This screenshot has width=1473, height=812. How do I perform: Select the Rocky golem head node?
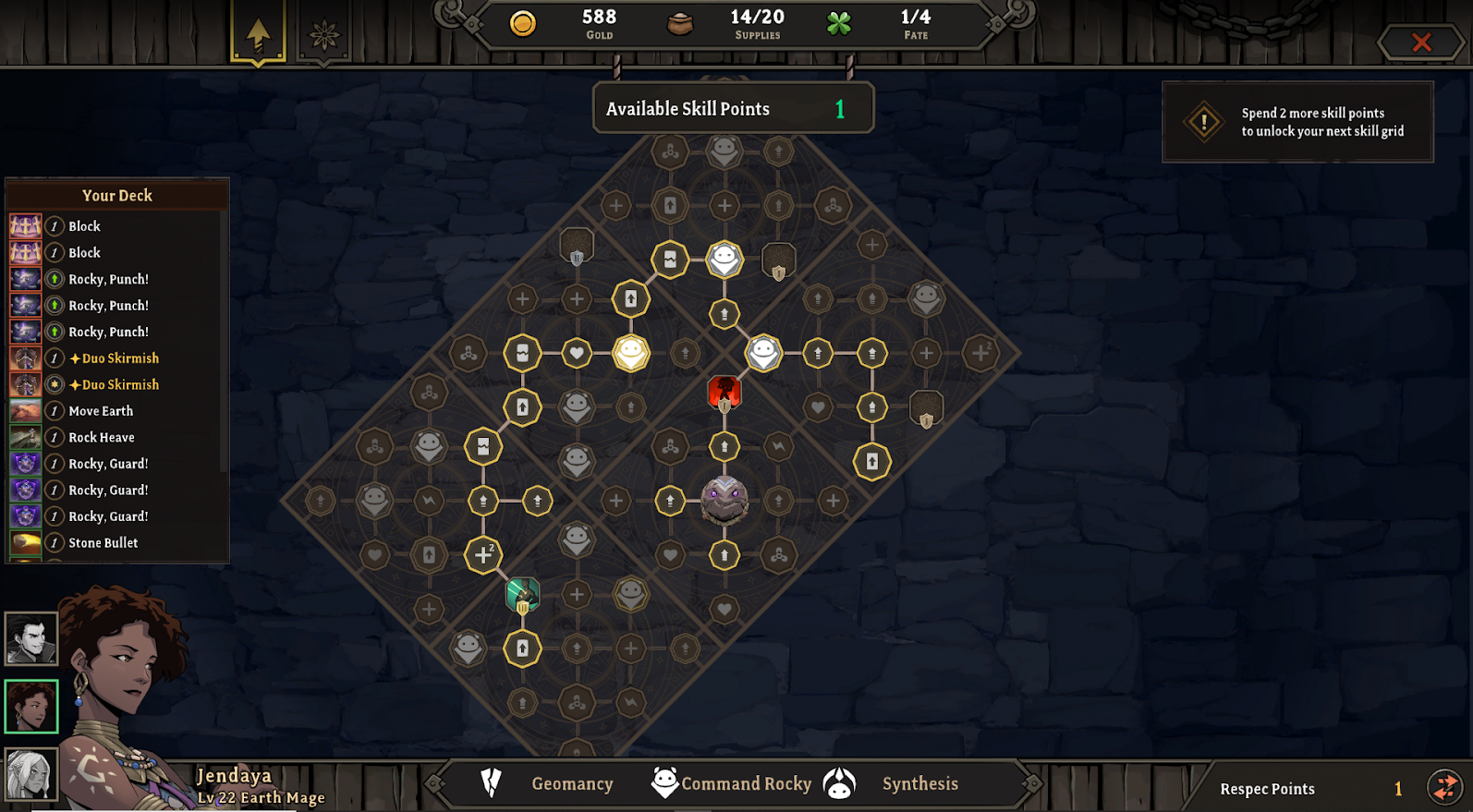724,501
